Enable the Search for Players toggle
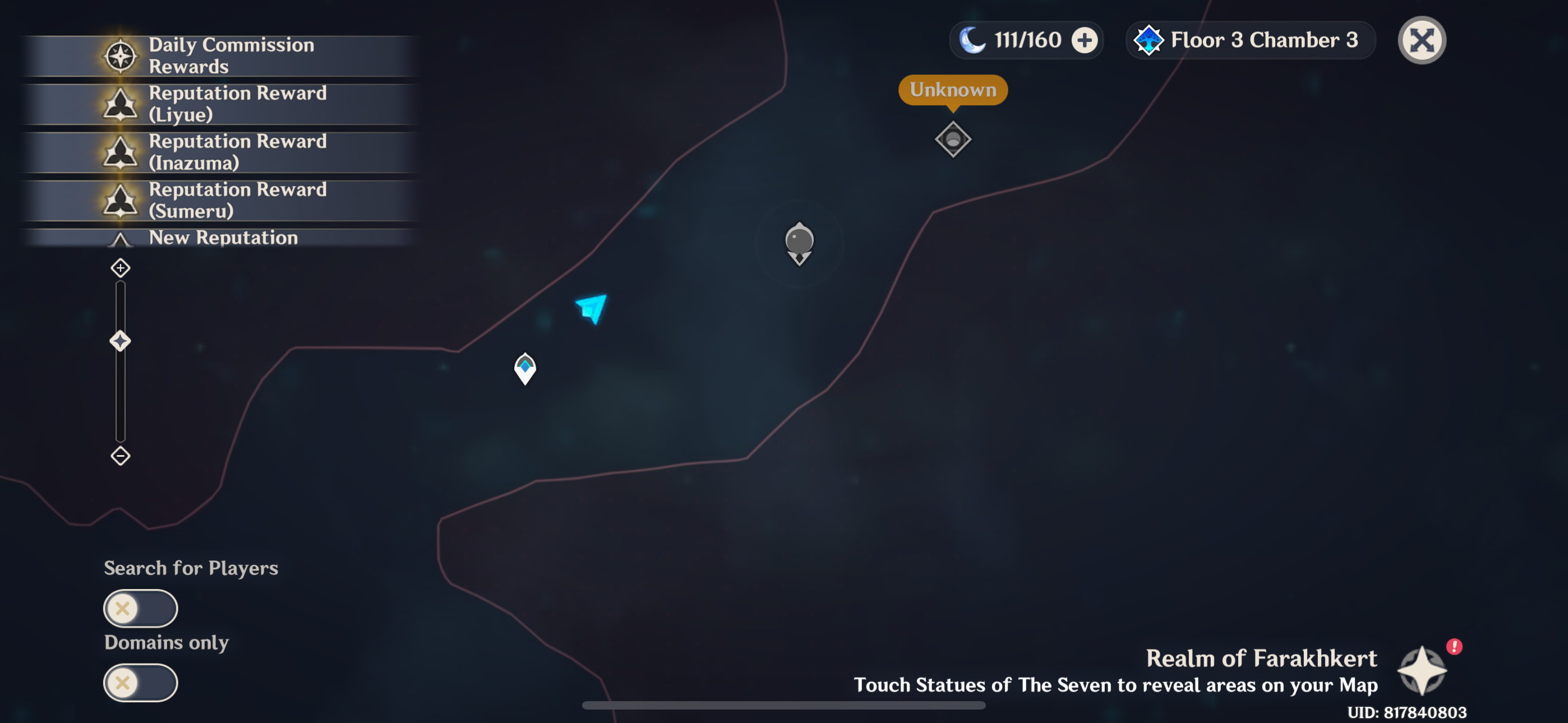Screen dimensions: 1568x723 pyautogui.click(x=141, y=608)
